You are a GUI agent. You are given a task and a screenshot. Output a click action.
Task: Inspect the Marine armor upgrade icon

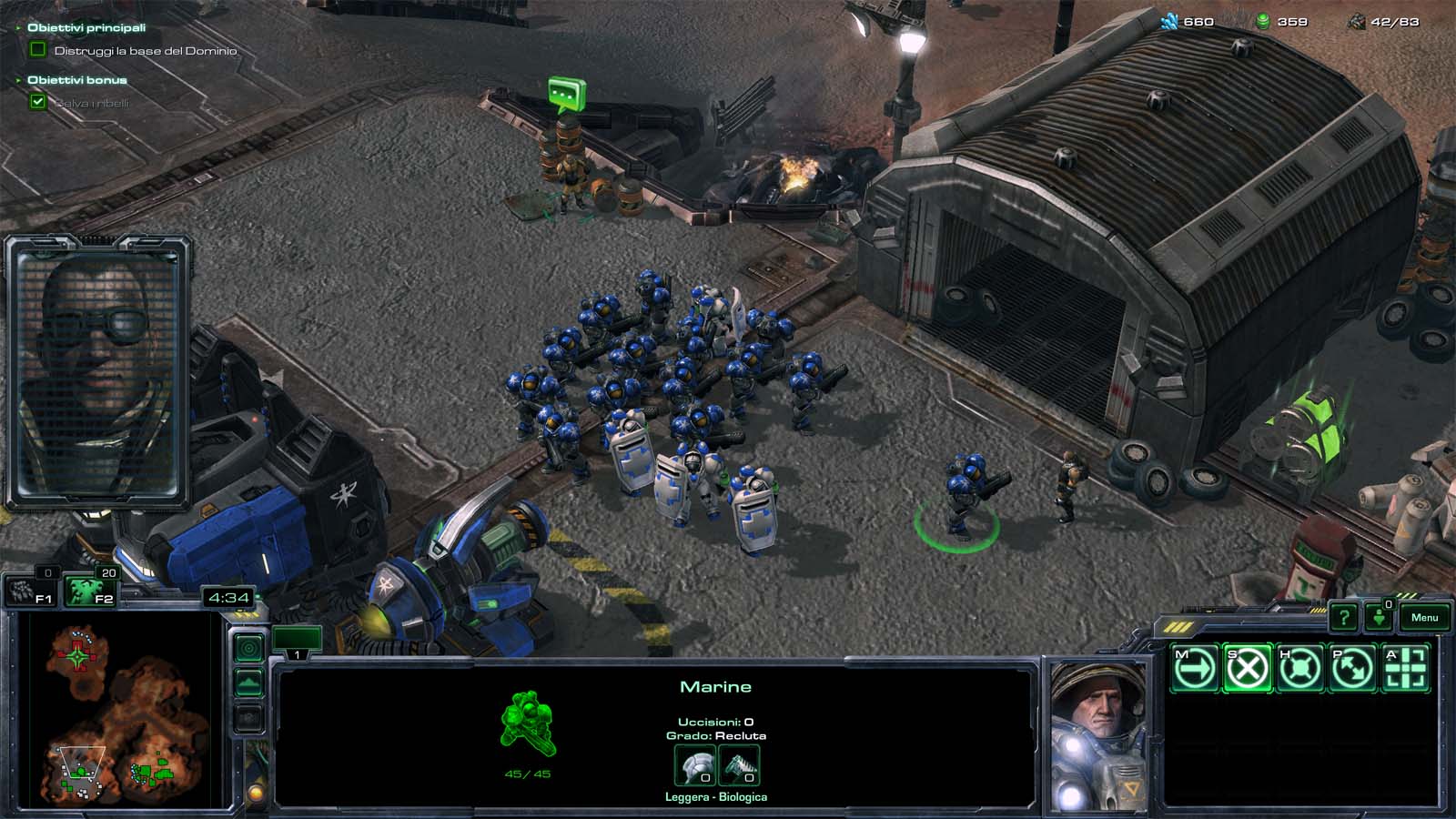pyautogui.click(x=694, y=764)
